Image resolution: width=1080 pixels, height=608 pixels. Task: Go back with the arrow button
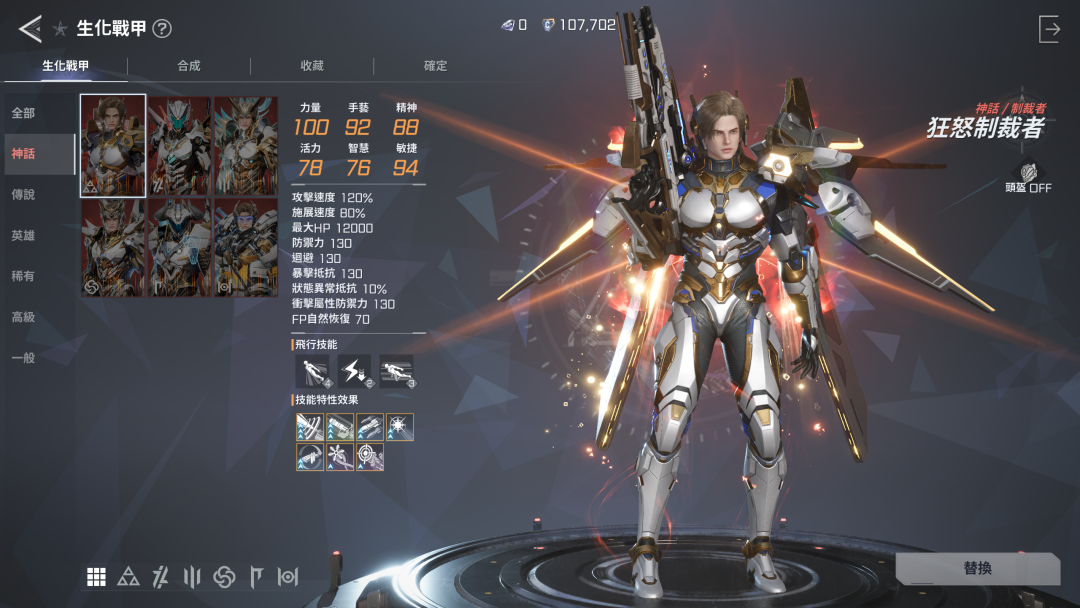point(30,29)
